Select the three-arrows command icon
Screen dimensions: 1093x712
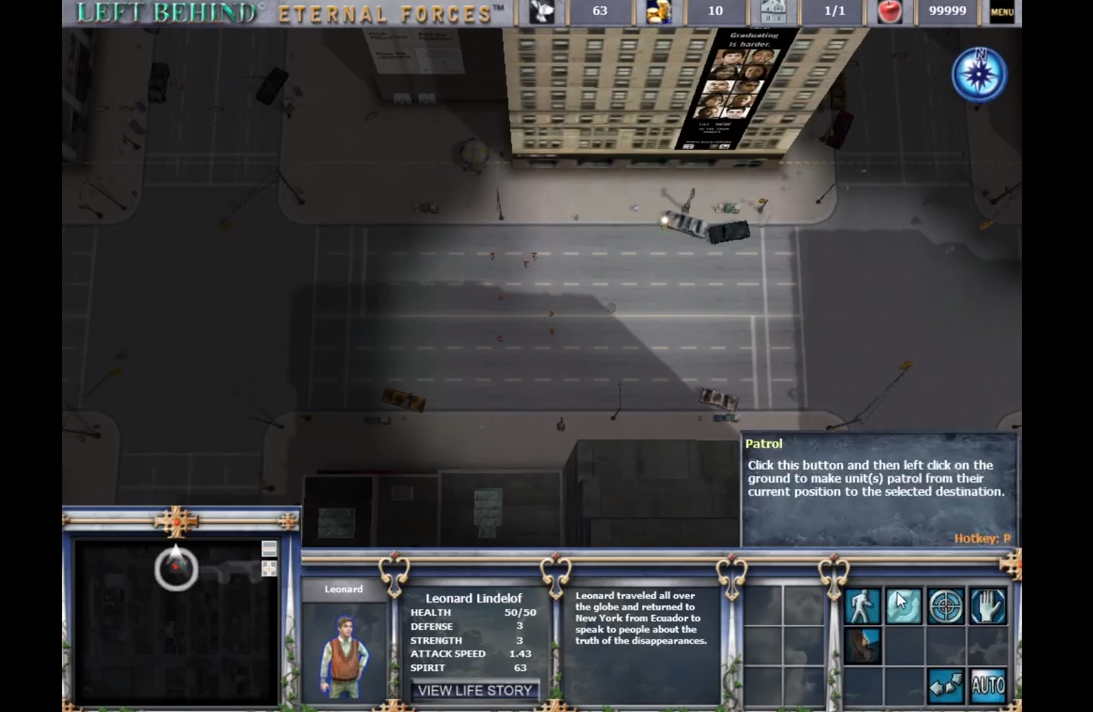pyautogui.click(x=946, y=685)
